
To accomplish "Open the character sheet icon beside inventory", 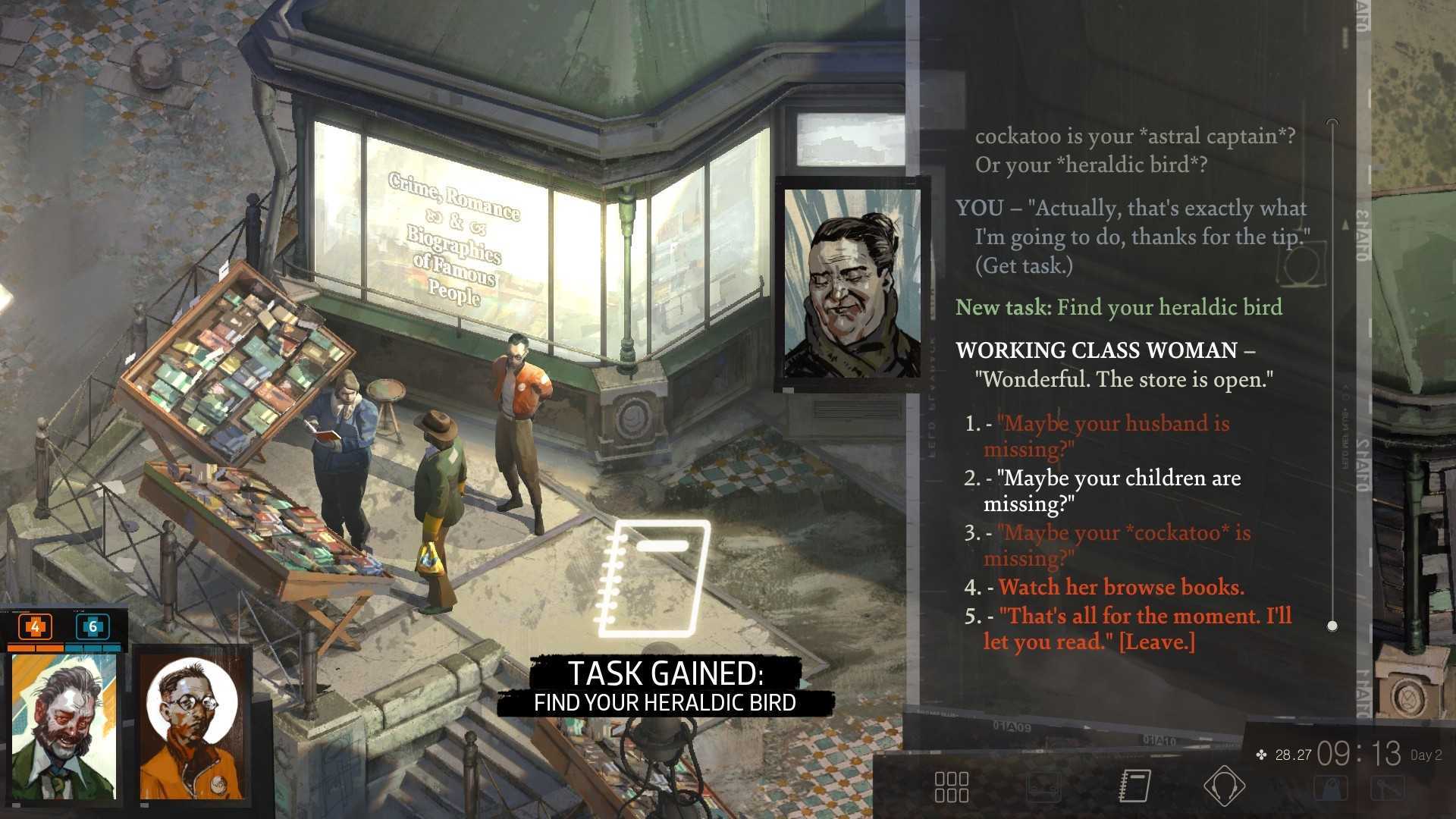I will click(1043, 786).
